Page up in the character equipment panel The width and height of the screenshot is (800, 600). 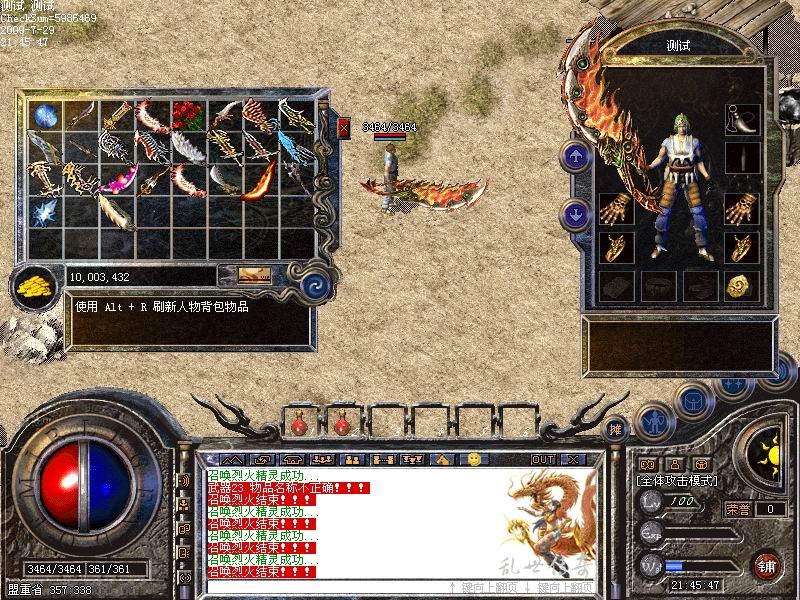576,156
